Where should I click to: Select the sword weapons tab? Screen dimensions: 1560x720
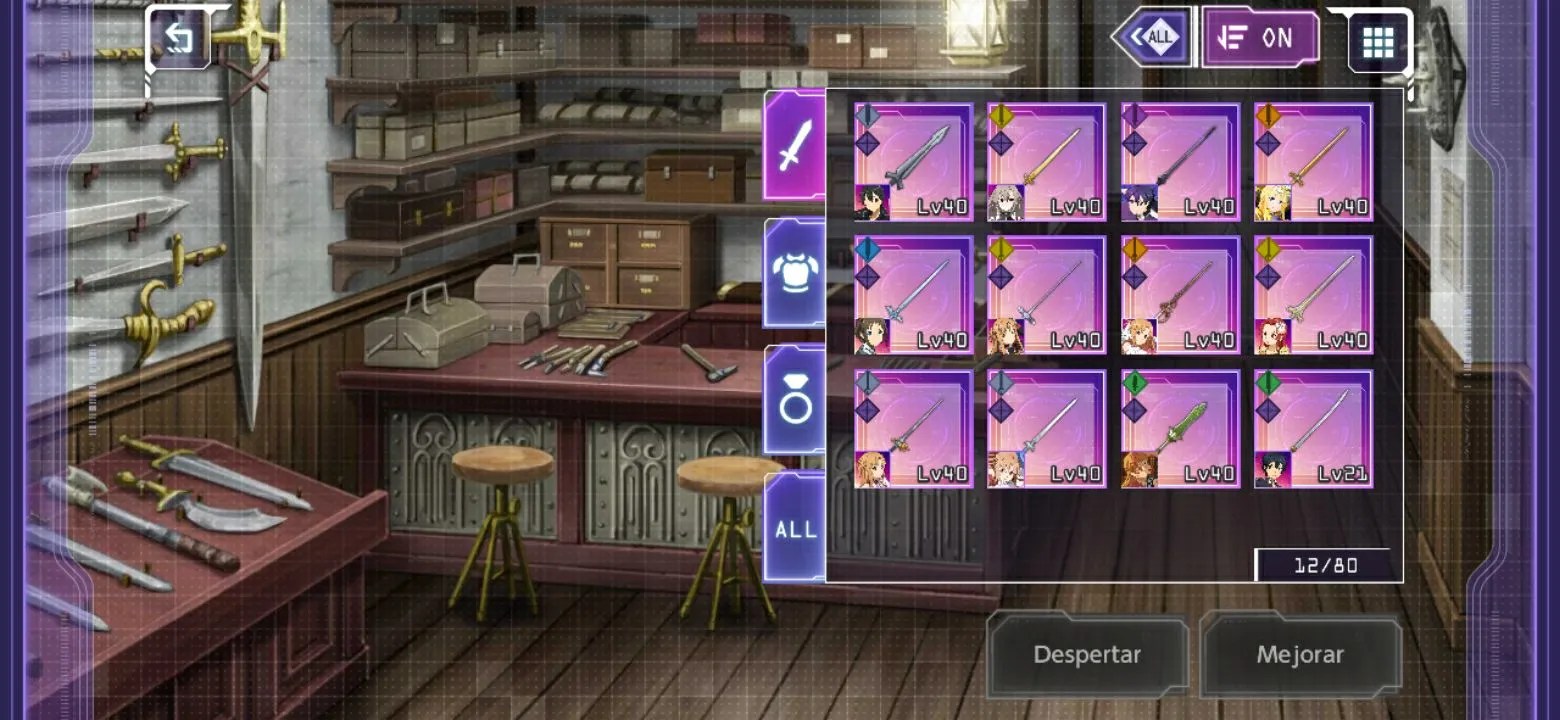794,147
